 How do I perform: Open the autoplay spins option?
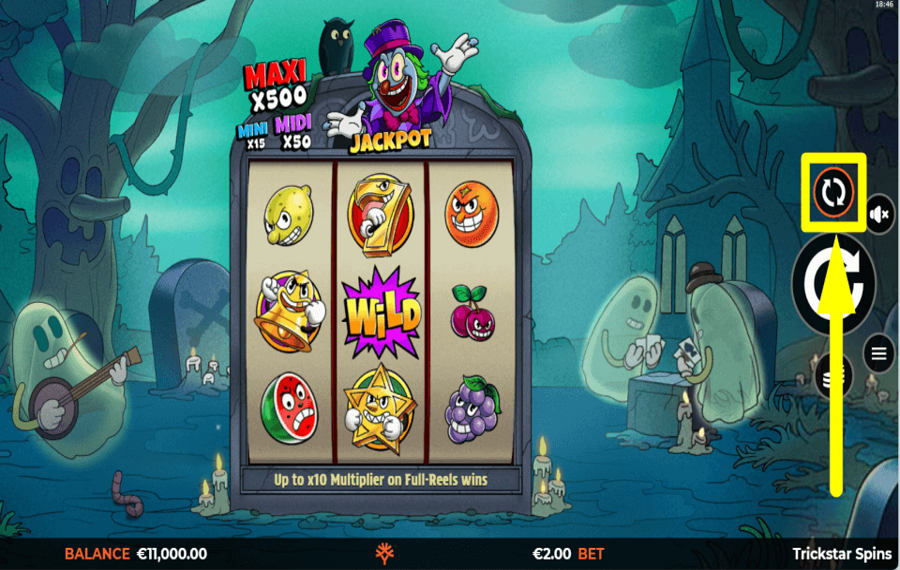point(833,191)
